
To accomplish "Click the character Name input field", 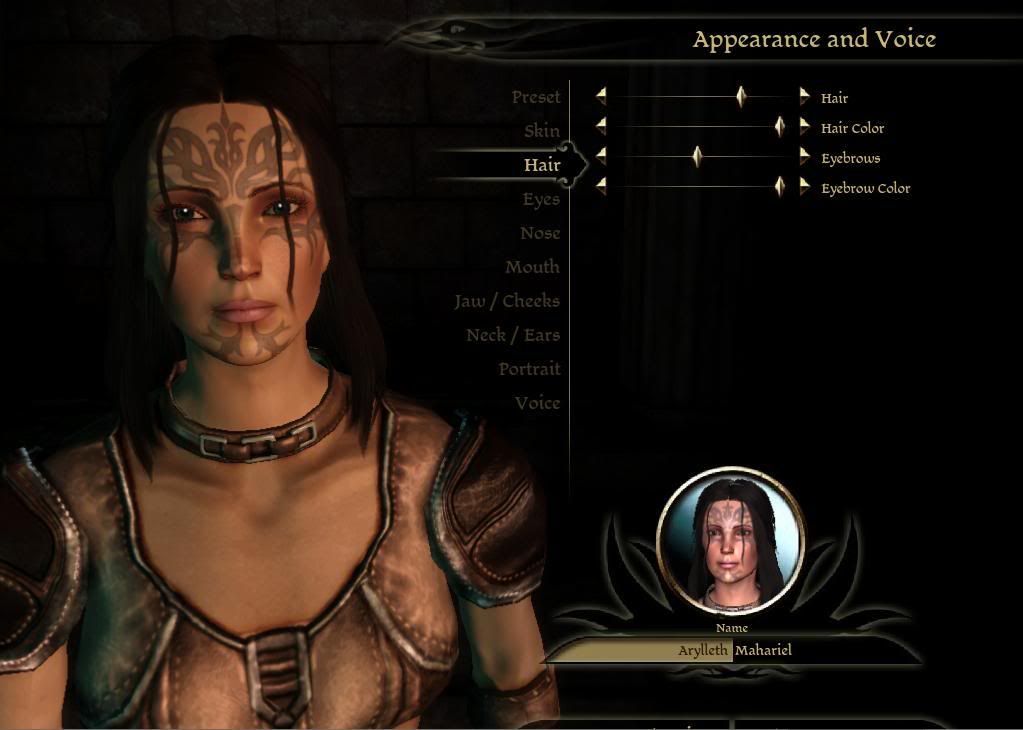I will (x=733, y=650).
